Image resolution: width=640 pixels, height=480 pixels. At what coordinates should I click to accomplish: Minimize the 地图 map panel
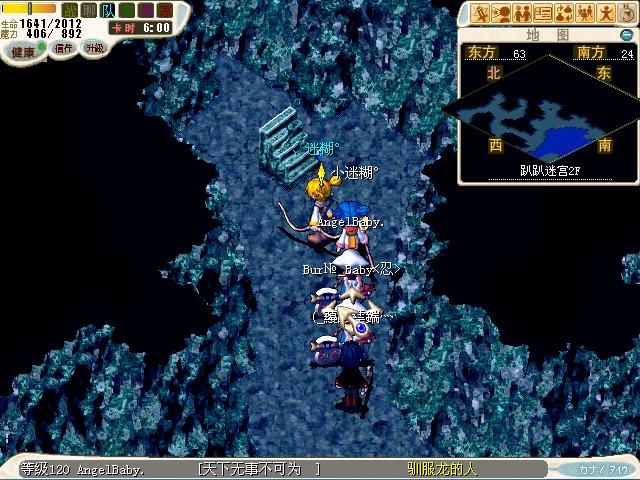[x=626, y=35]
